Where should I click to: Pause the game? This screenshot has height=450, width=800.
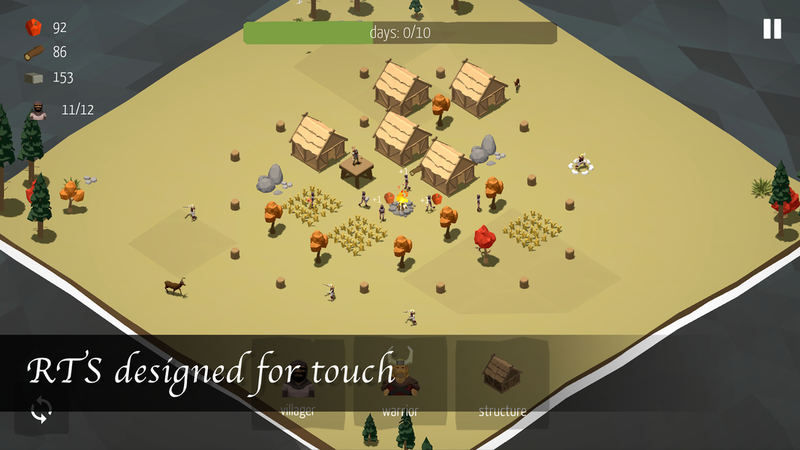772,29
